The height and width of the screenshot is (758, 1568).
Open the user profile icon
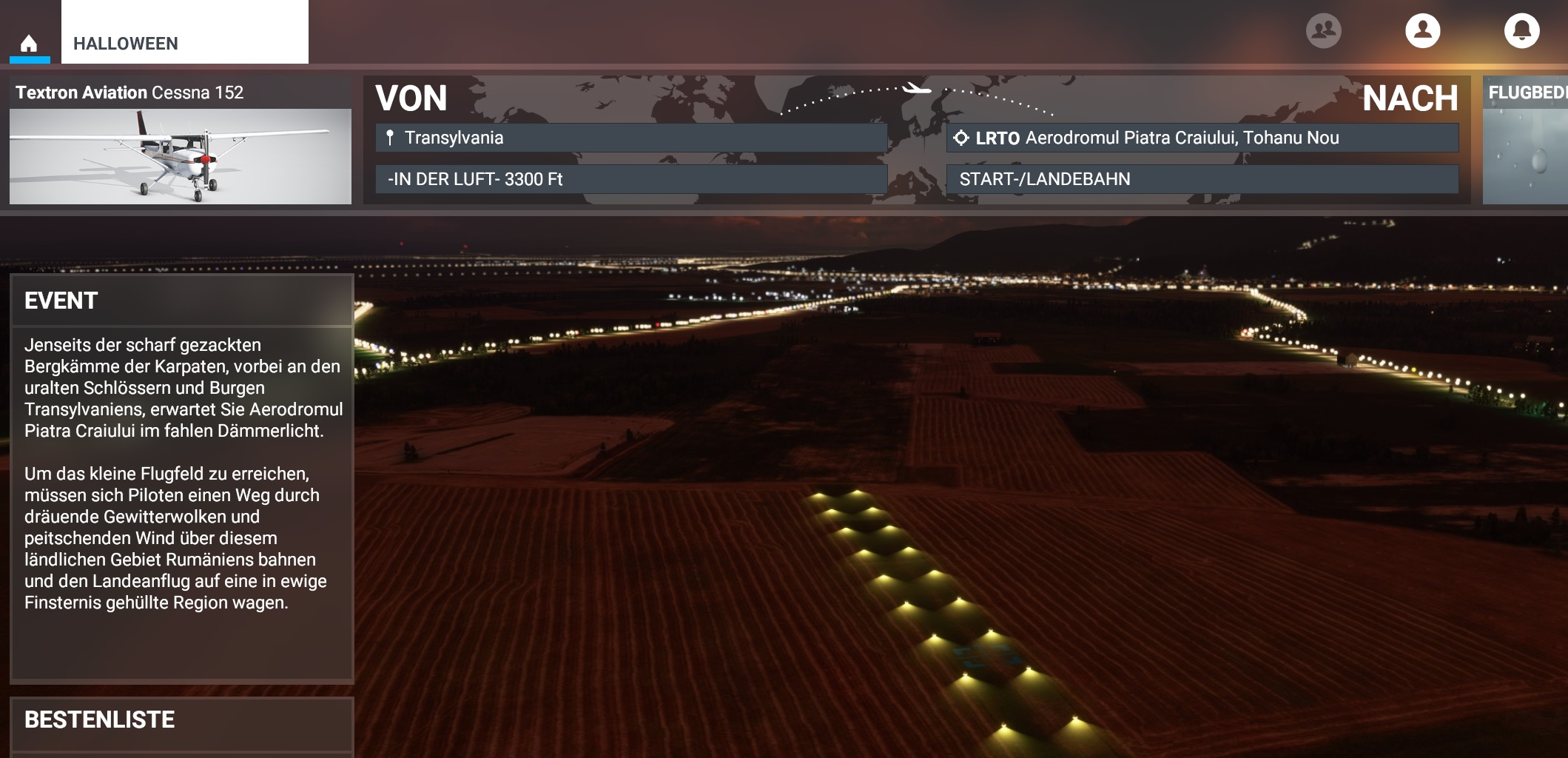tap(1422, 30)
